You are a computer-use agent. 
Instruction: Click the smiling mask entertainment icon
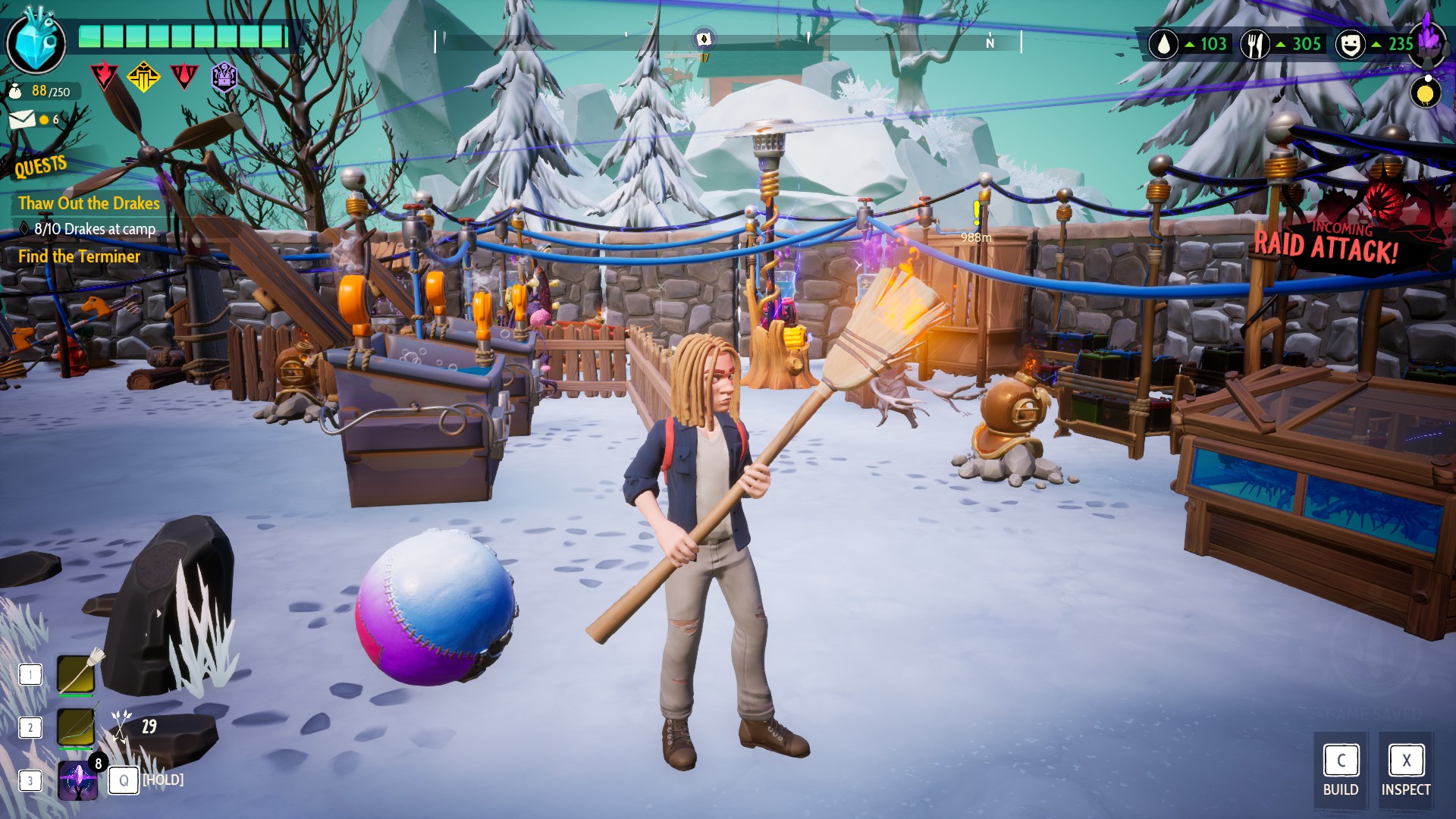point(1350,45)
